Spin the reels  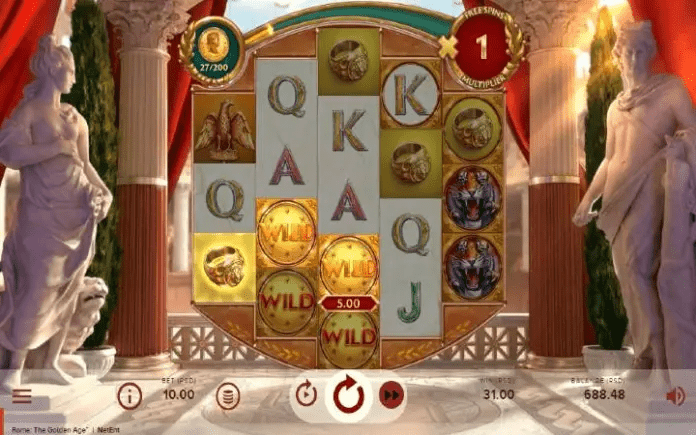coord(349,396)
